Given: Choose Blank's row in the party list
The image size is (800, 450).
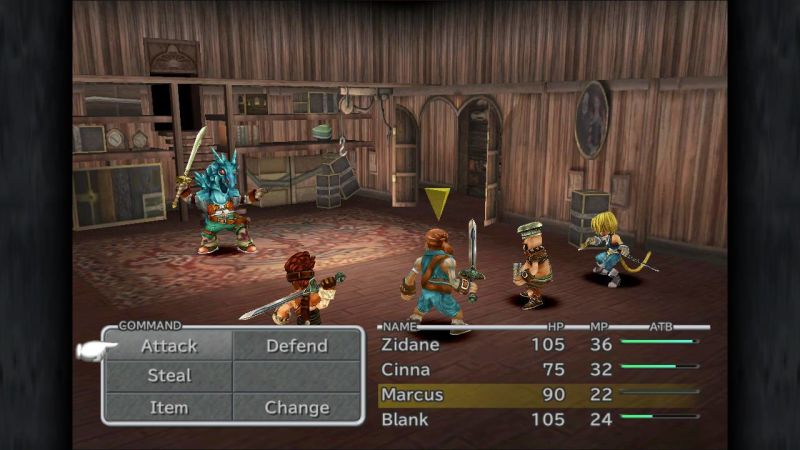Looking at the screenshot, I should pyautogui.click(x=540, y=419).
